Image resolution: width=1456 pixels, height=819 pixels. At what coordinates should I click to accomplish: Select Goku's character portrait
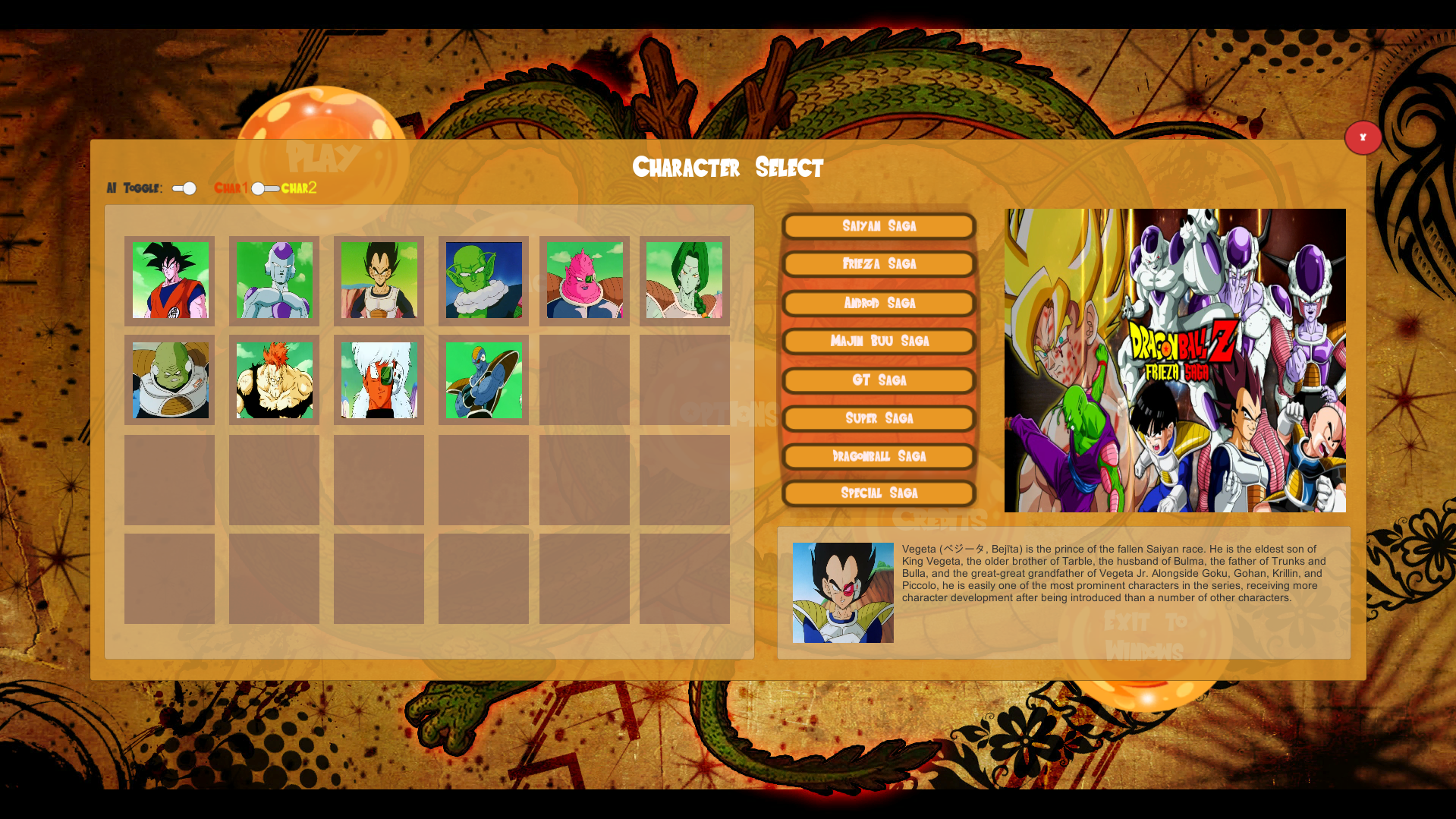(169, 282)
